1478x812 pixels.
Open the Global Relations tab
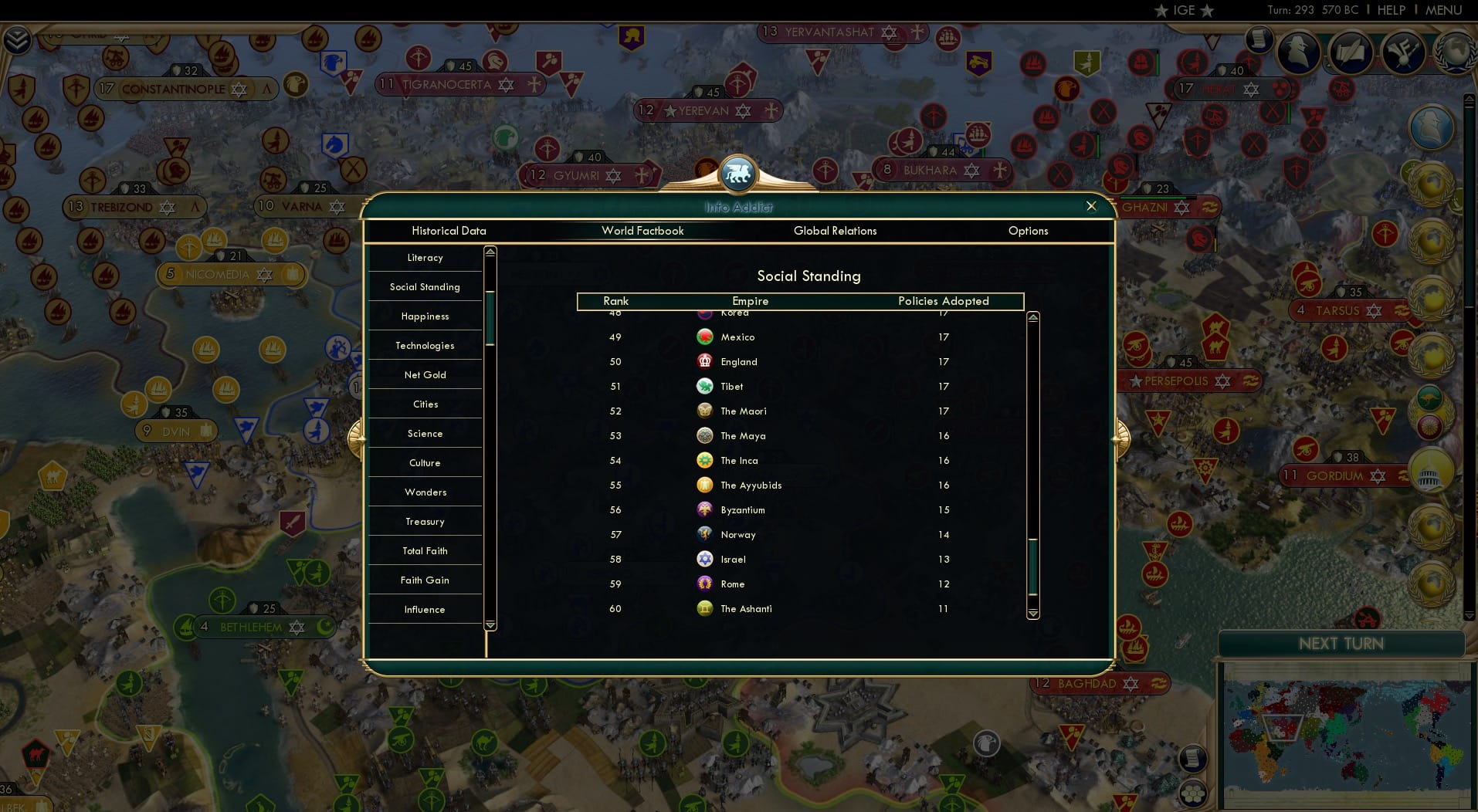pyautogui.click(x=835, y=231)
